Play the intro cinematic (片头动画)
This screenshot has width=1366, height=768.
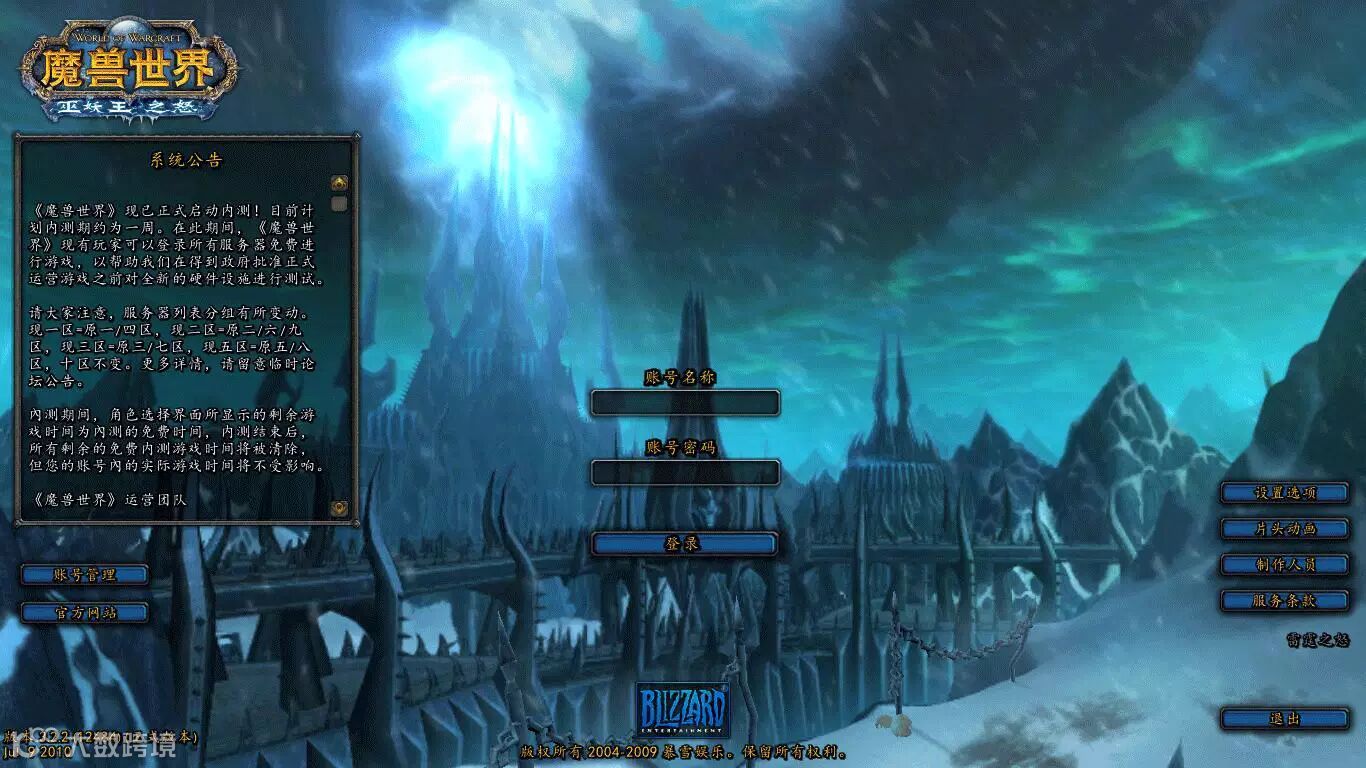1285,528
